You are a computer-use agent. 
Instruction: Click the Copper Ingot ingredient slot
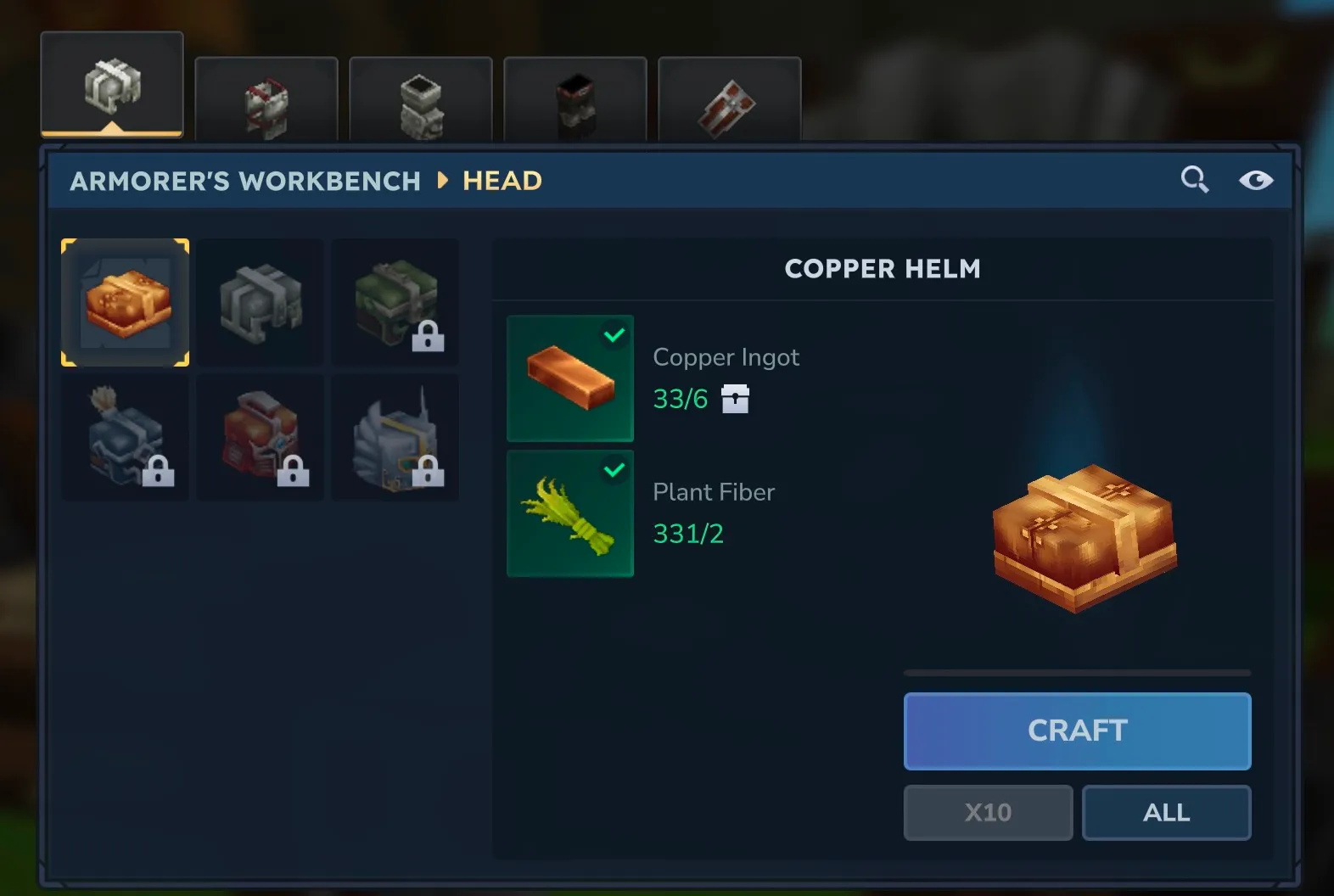[x=570, y=378]
